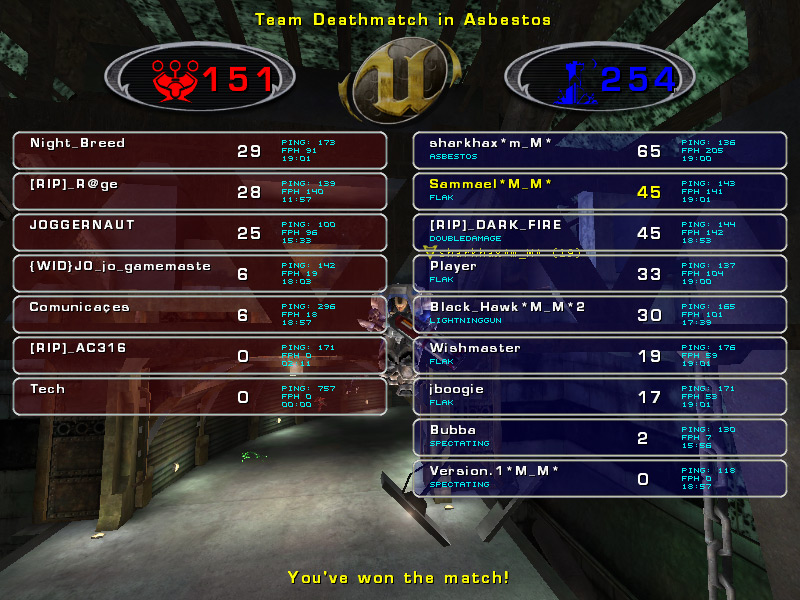Select the [RIP]_DARK_FIRE scoreboard entry

tap(598, 233)
